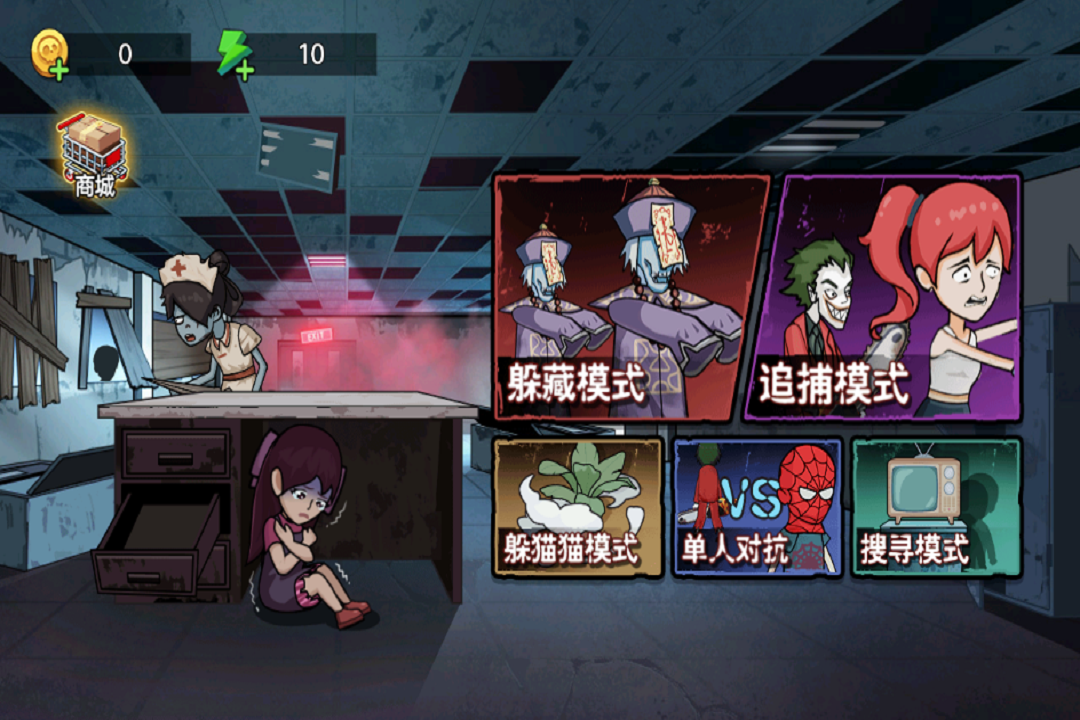Start 躲猫猫模式 hide-and-seek mode
The image size is (1080, 720).
pos(578,507)
